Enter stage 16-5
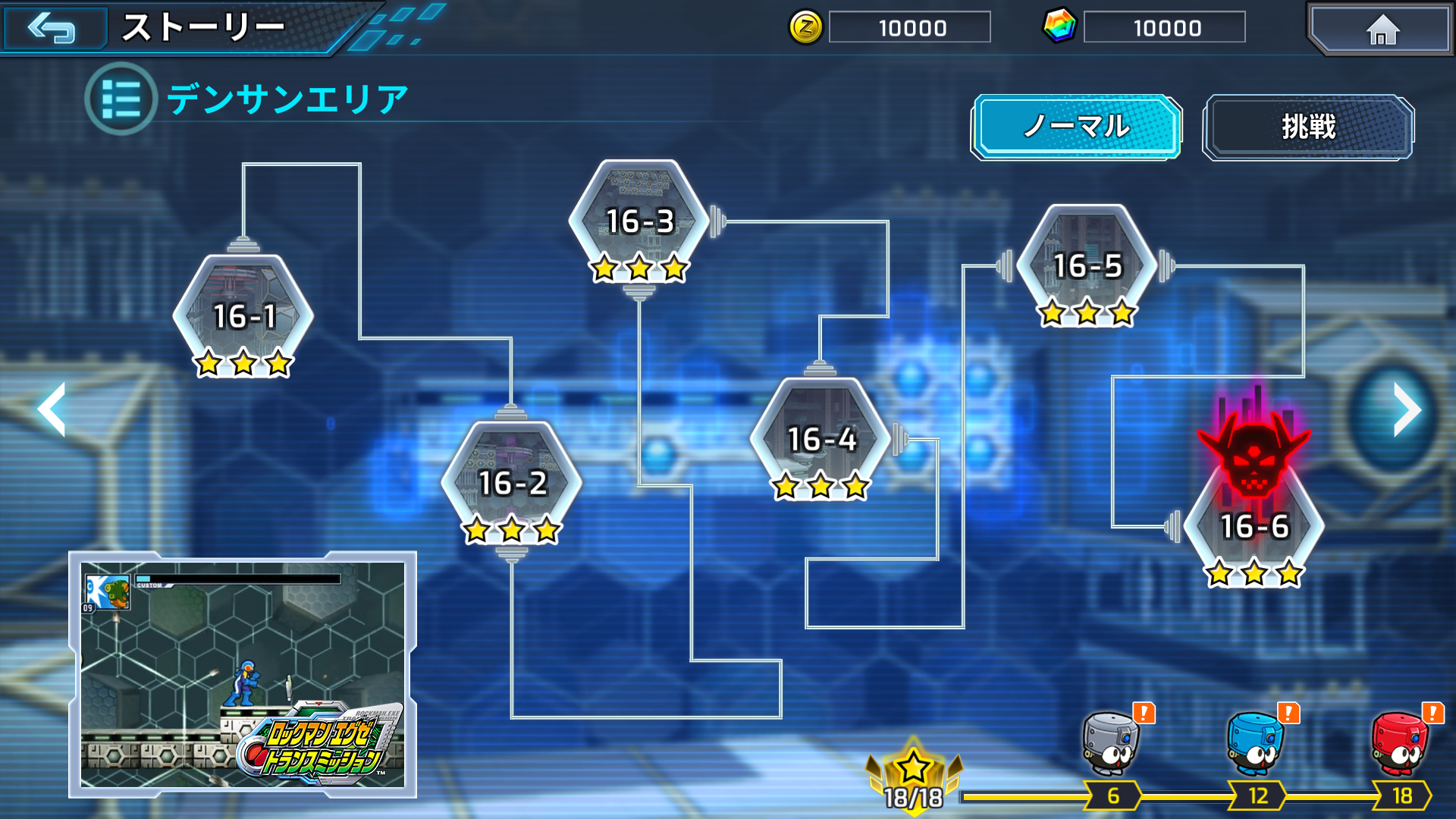 tap(1087, 266)
